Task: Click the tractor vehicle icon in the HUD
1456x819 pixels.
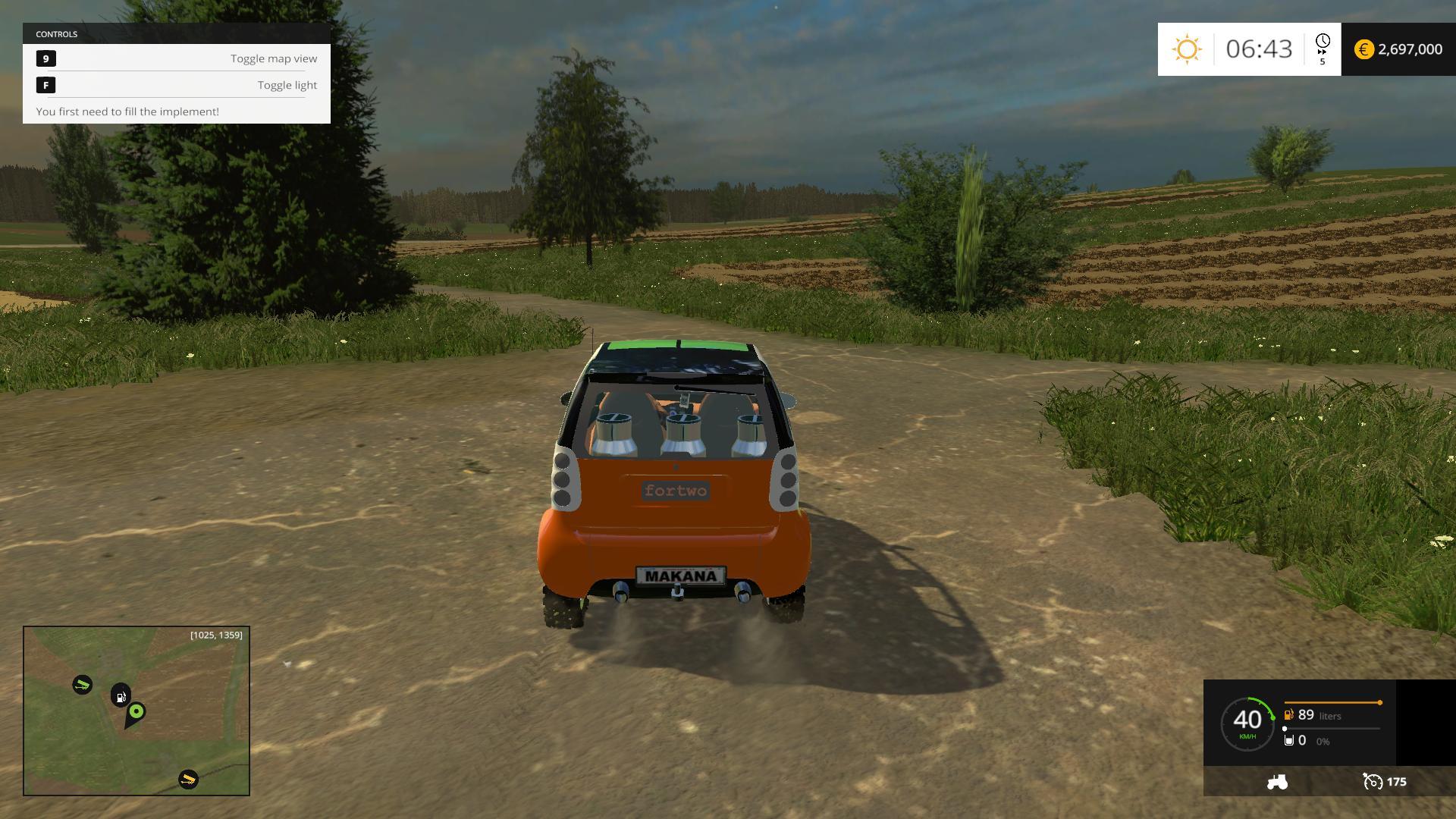Action: coord(1277,782)
